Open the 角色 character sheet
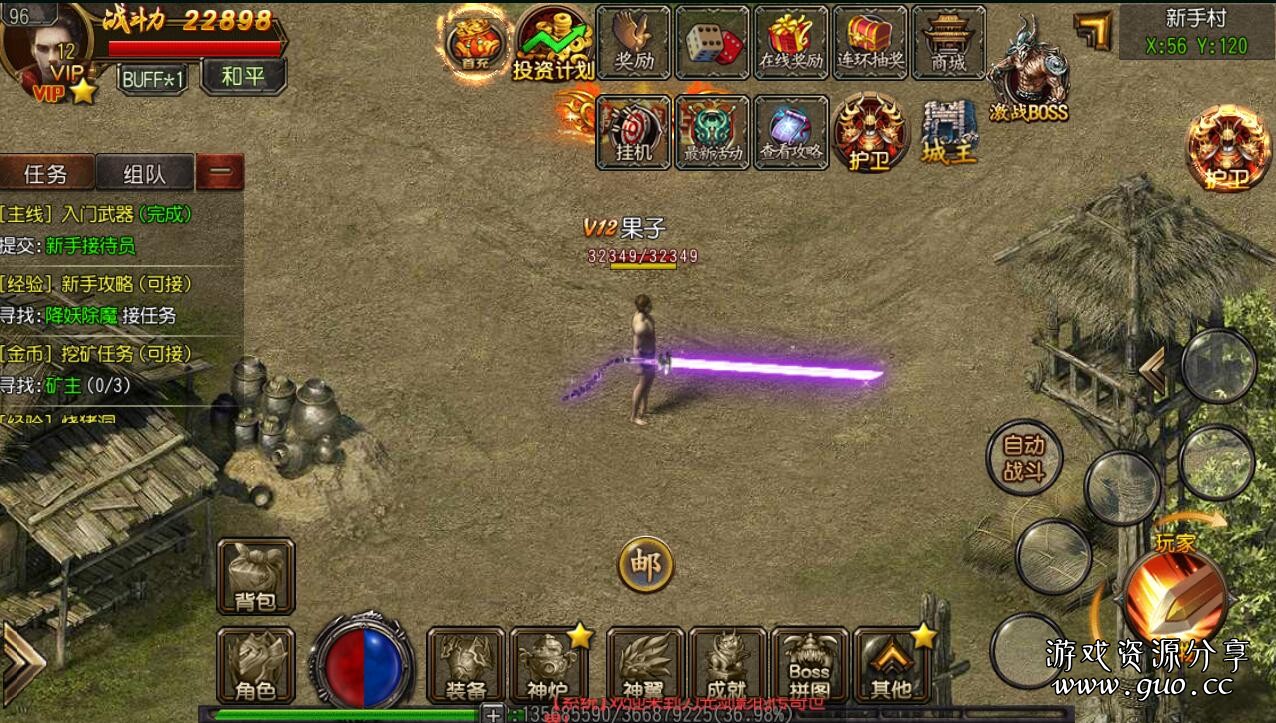Screen dimensions: 1276x723 [255, 665]
